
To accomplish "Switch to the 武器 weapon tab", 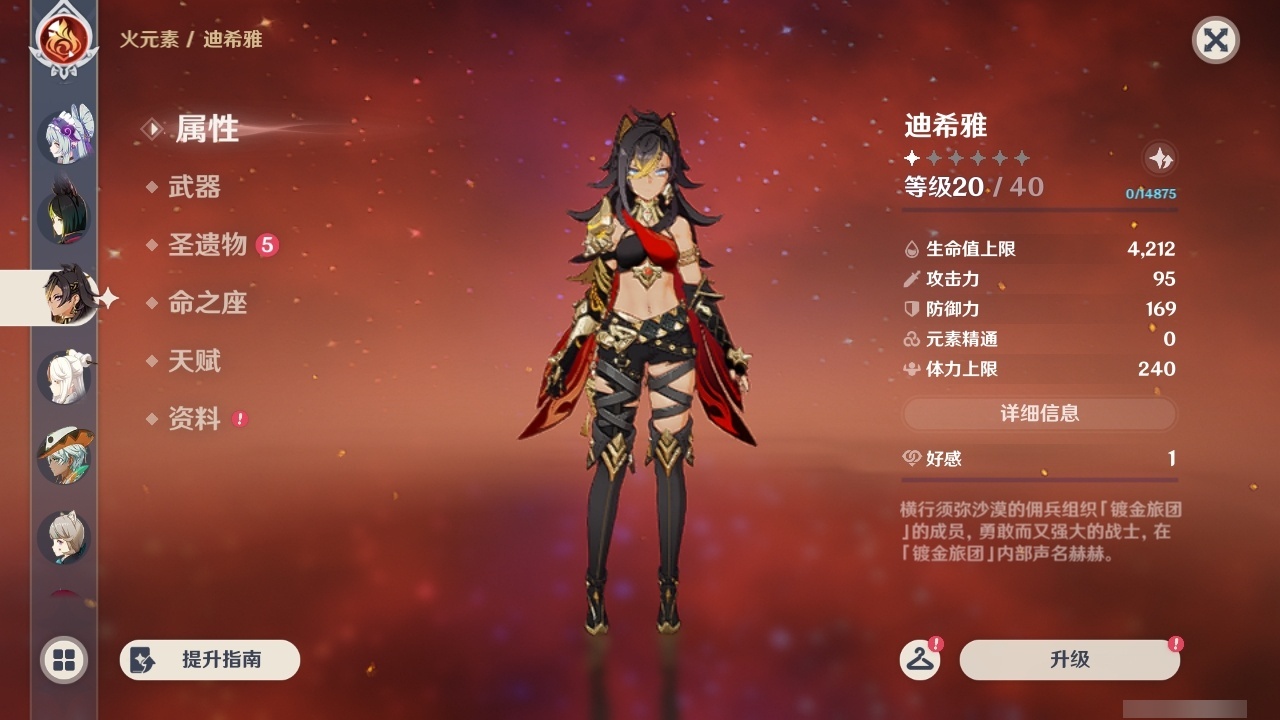I will [198, 188].
